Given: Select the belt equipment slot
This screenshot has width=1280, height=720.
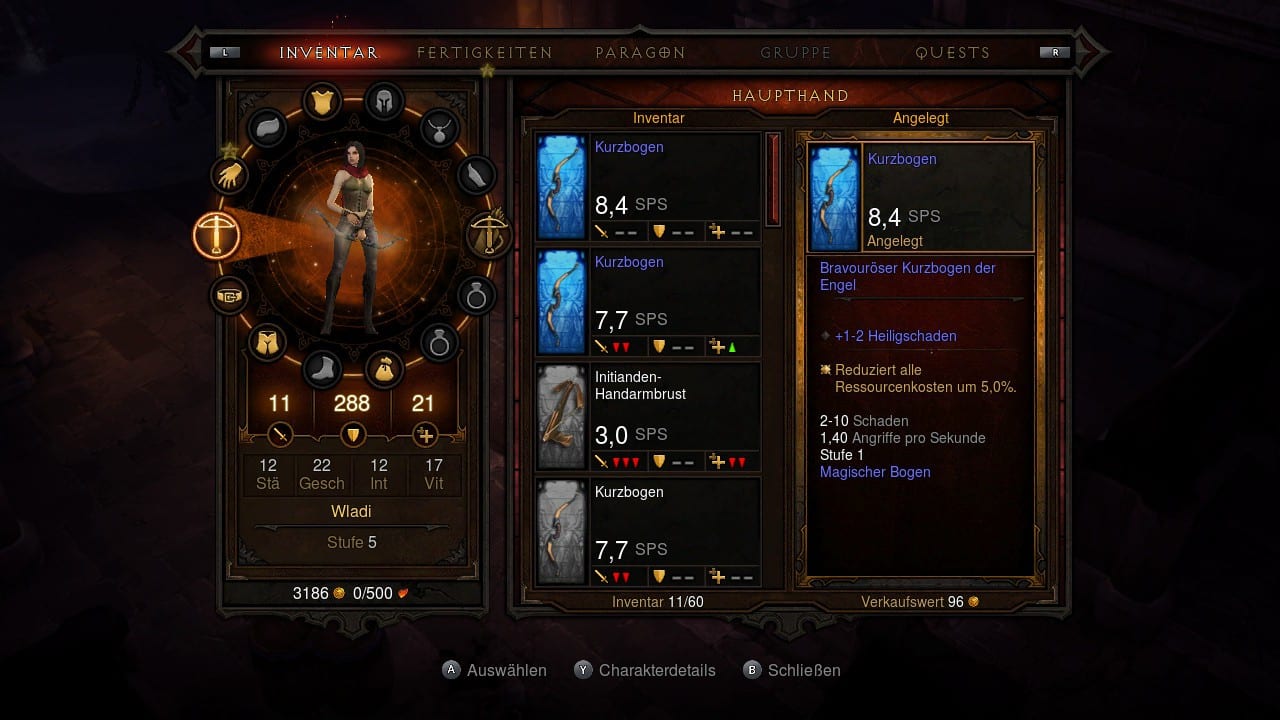Looking at the screenshot, I should [x=230, y=296].
